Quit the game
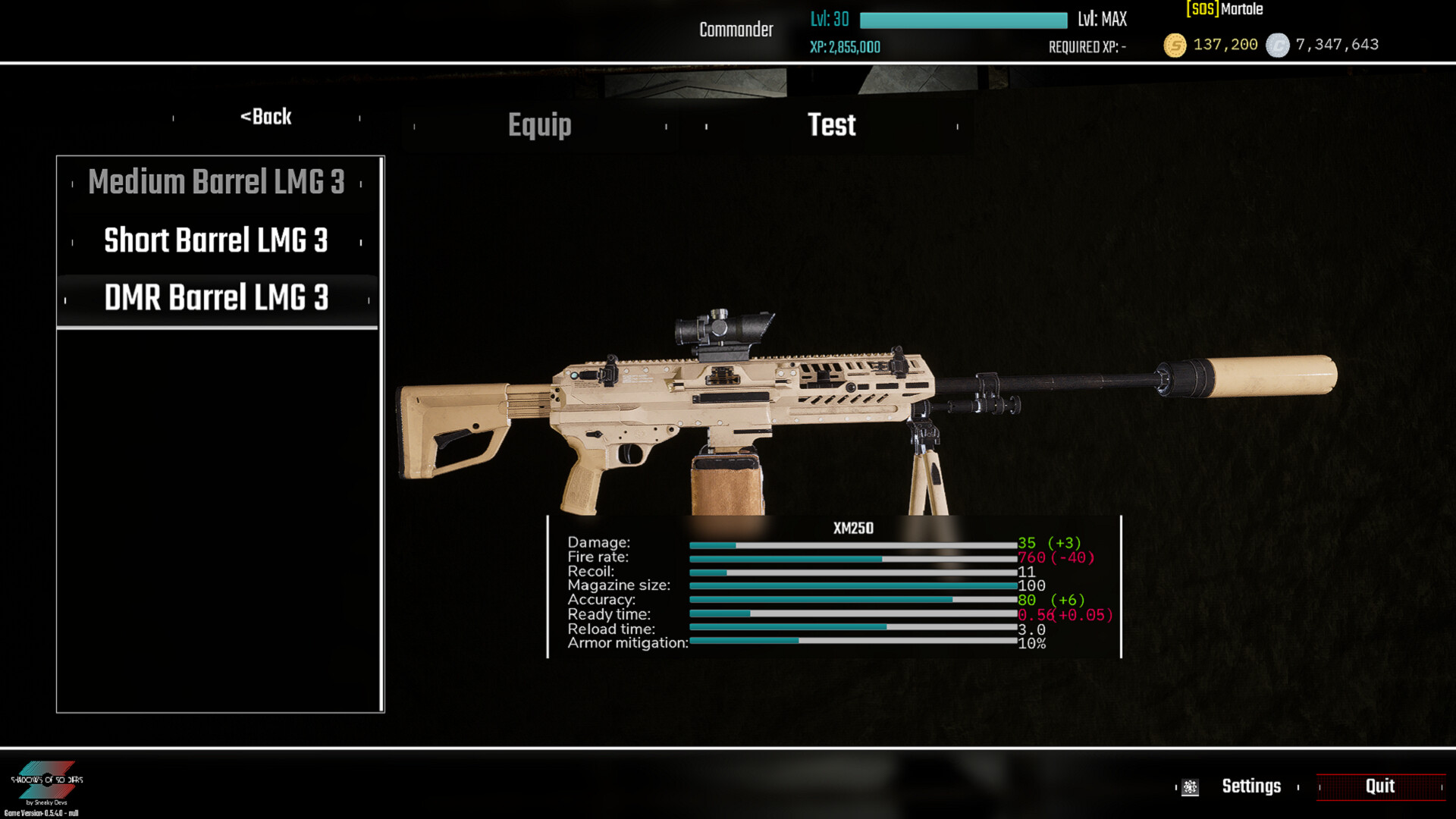Viewport: 1456px width, 819px height. [x=1379, y=786]
